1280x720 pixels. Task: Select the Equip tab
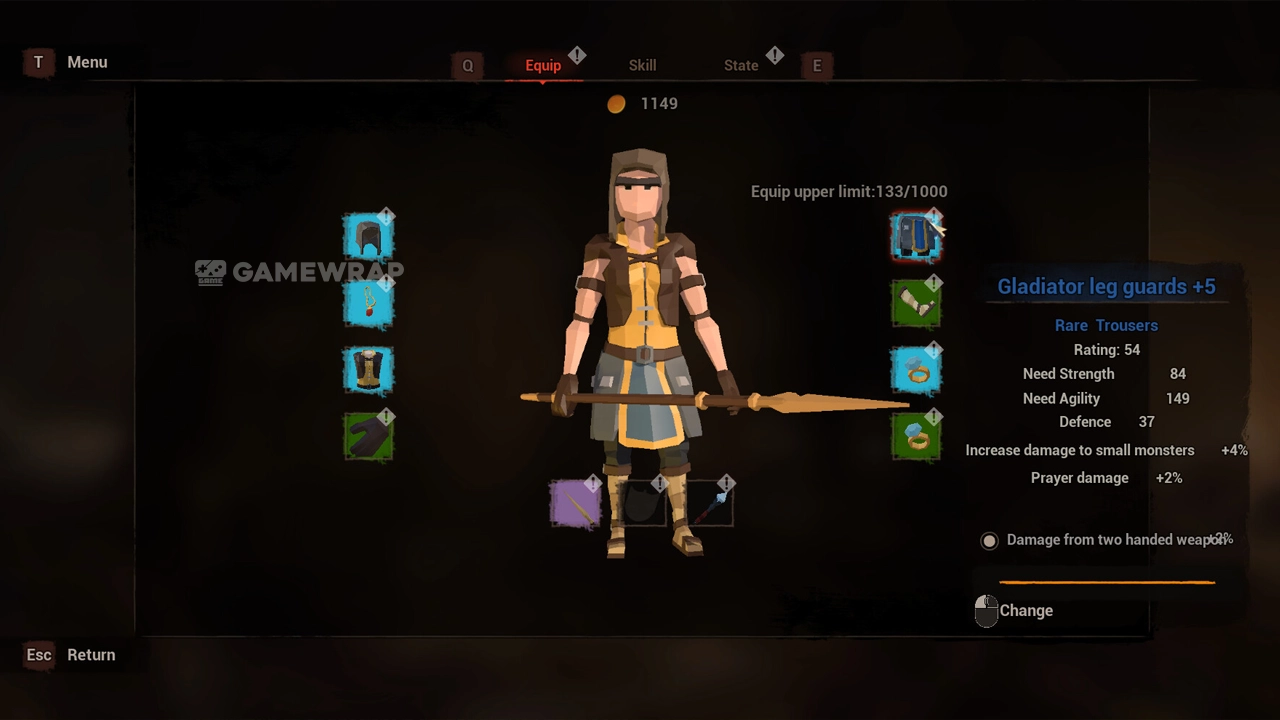point(543,65)
